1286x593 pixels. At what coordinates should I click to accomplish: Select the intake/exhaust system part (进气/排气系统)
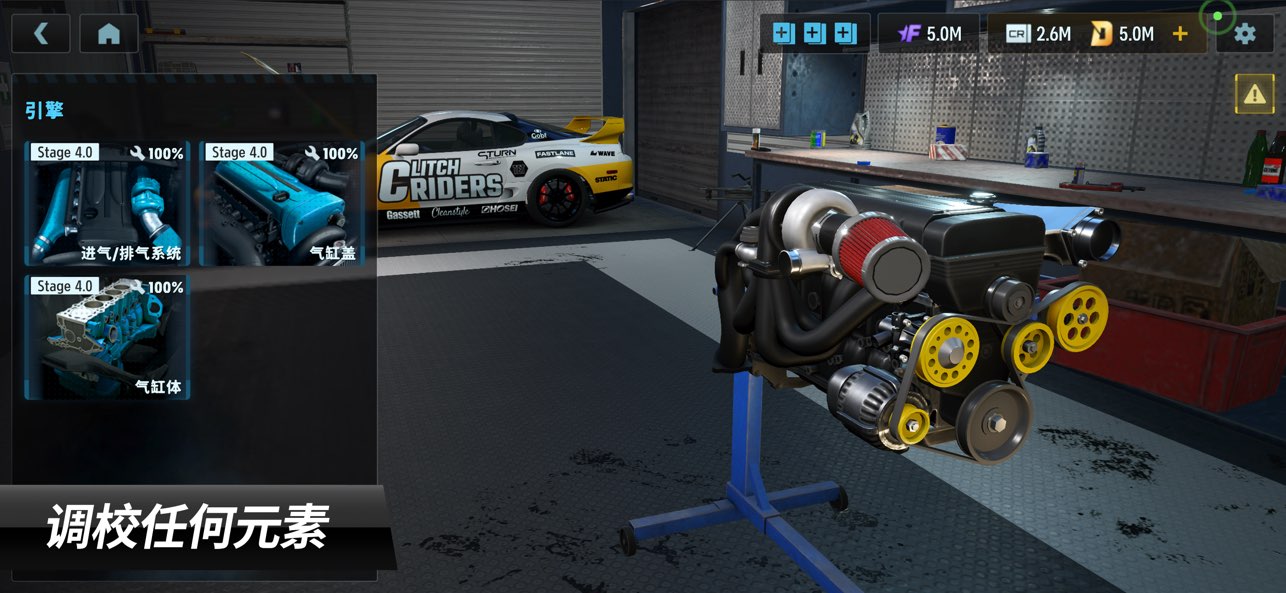(x=108, y=203)
